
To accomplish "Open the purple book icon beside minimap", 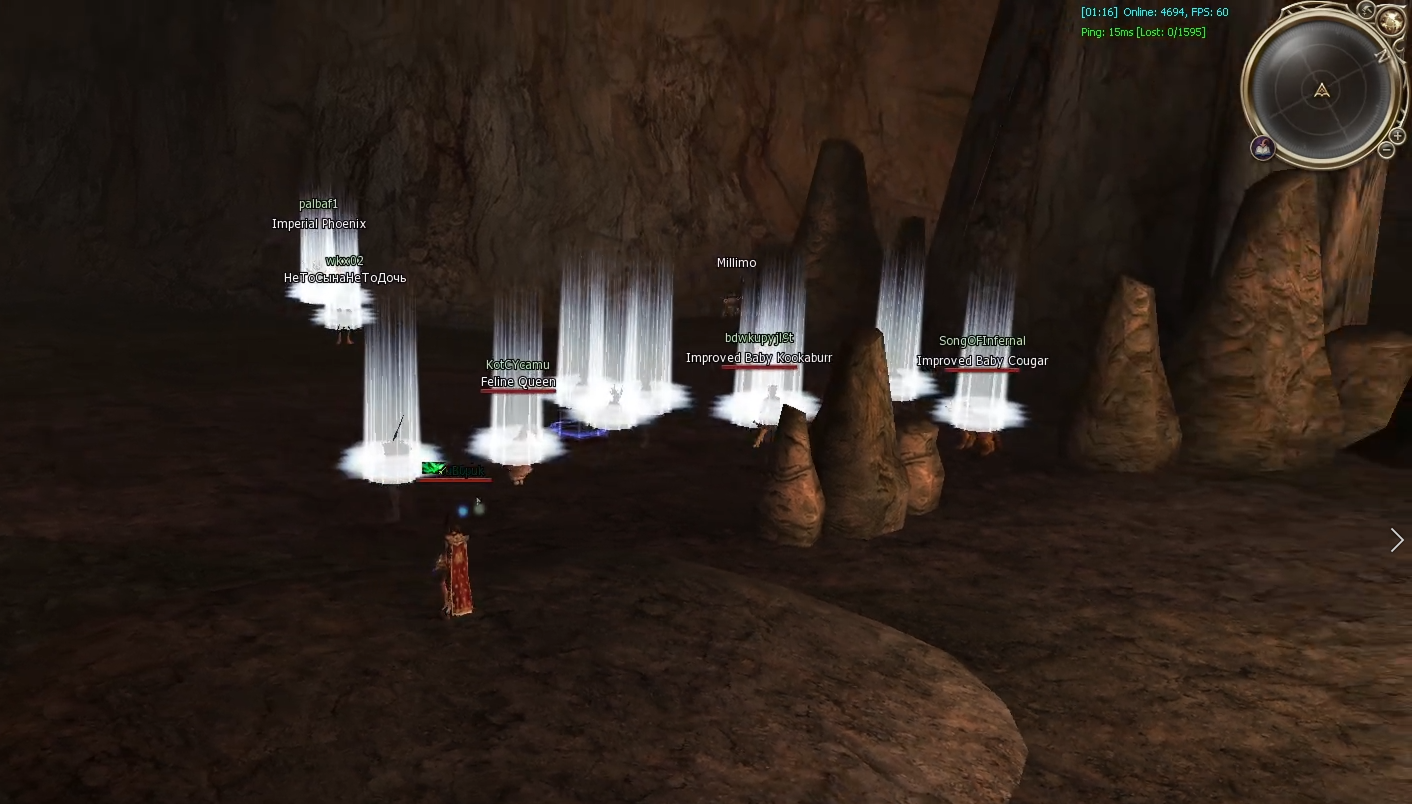I will click(1263, 148).
